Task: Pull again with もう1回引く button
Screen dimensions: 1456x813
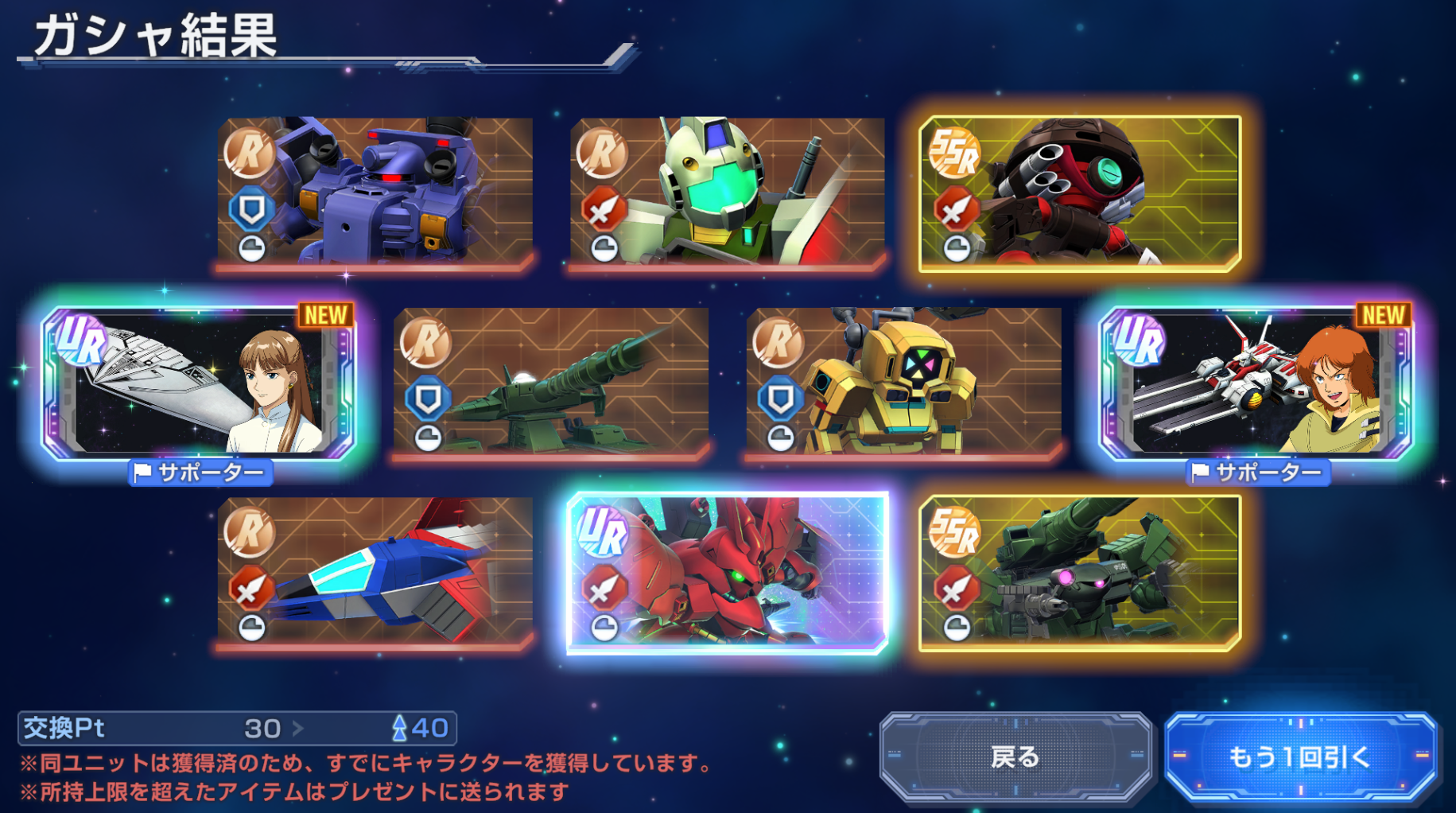Action: coord(1299,757)
